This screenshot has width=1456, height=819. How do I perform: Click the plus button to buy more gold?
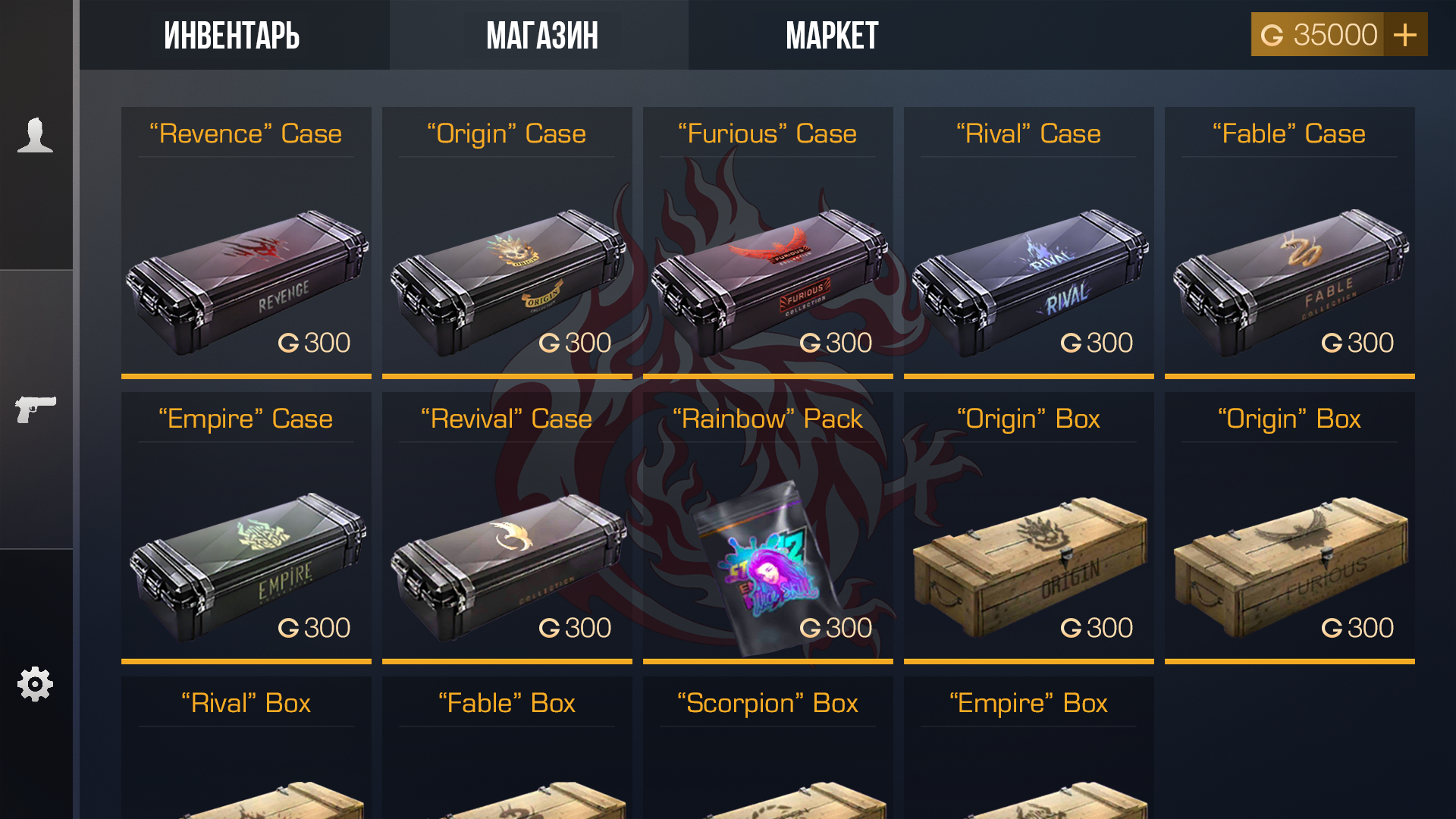pyautogui.click(x=1407, y=34)
